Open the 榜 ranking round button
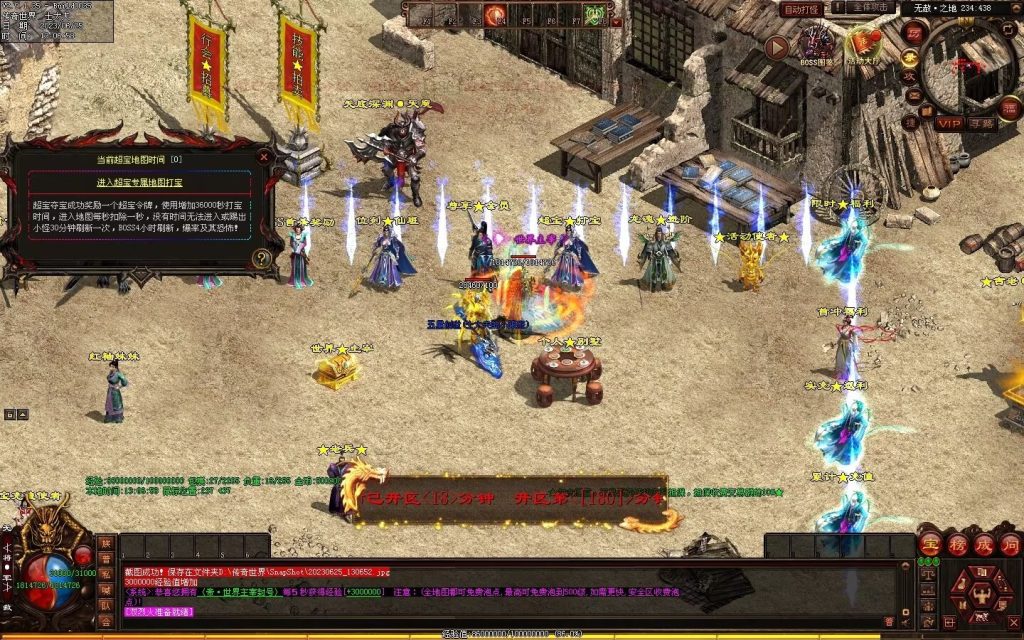The image size is (1024, 640). tap(957, 545)
